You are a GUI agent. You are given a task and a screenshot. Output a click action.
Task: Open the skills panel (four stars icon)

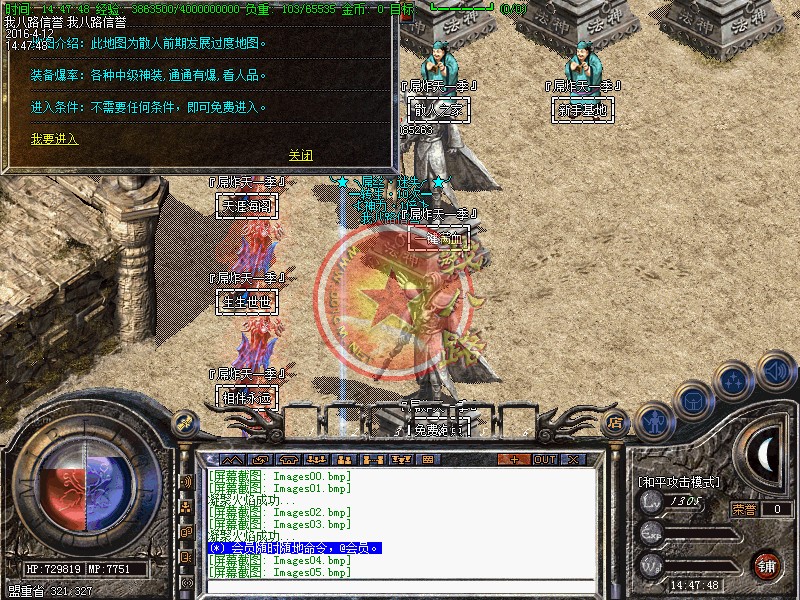(735, 379)
